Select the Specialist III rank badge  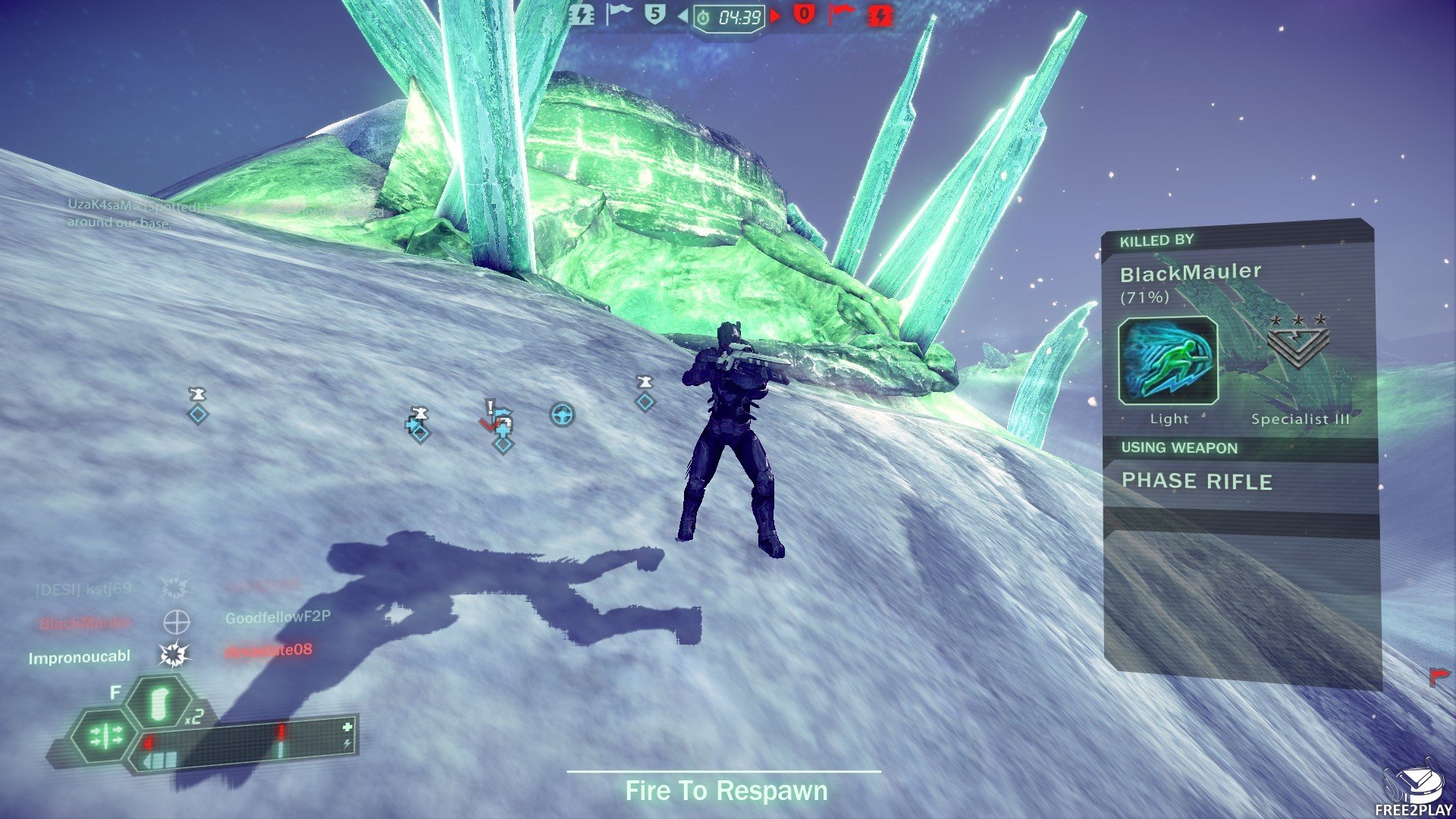(1298, 343)
